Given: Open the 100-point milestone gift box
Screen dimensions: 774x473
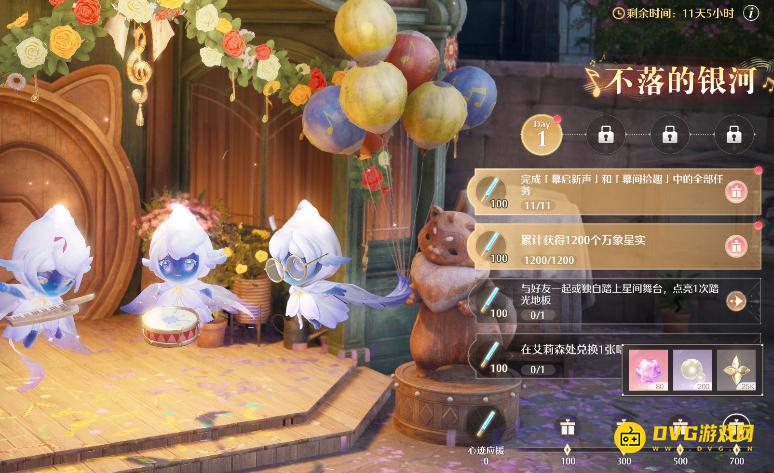Looking at the screenshot, I should pos(566,427).
